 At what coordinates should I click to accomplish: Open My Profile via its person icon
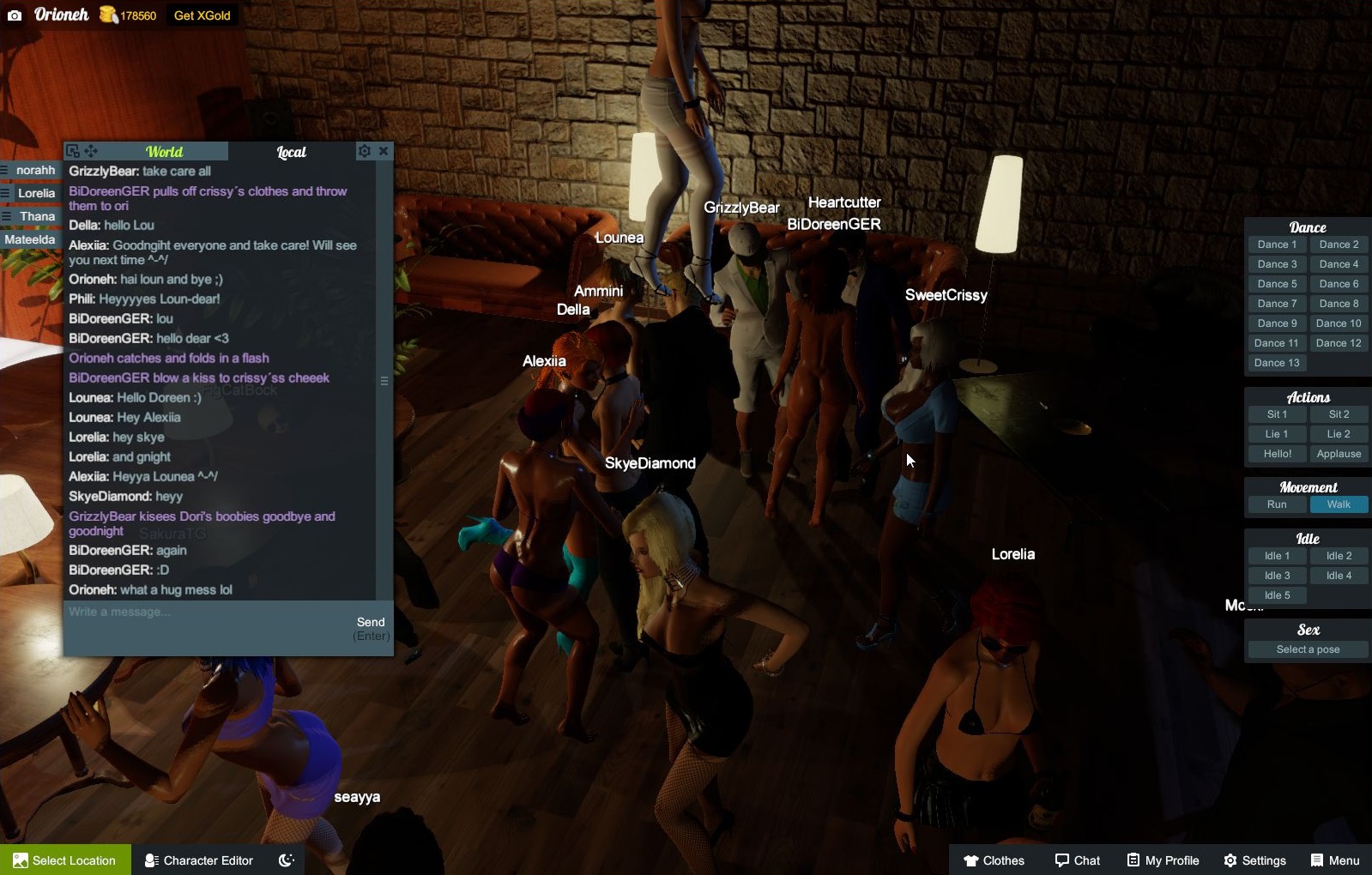[1134, 860]
